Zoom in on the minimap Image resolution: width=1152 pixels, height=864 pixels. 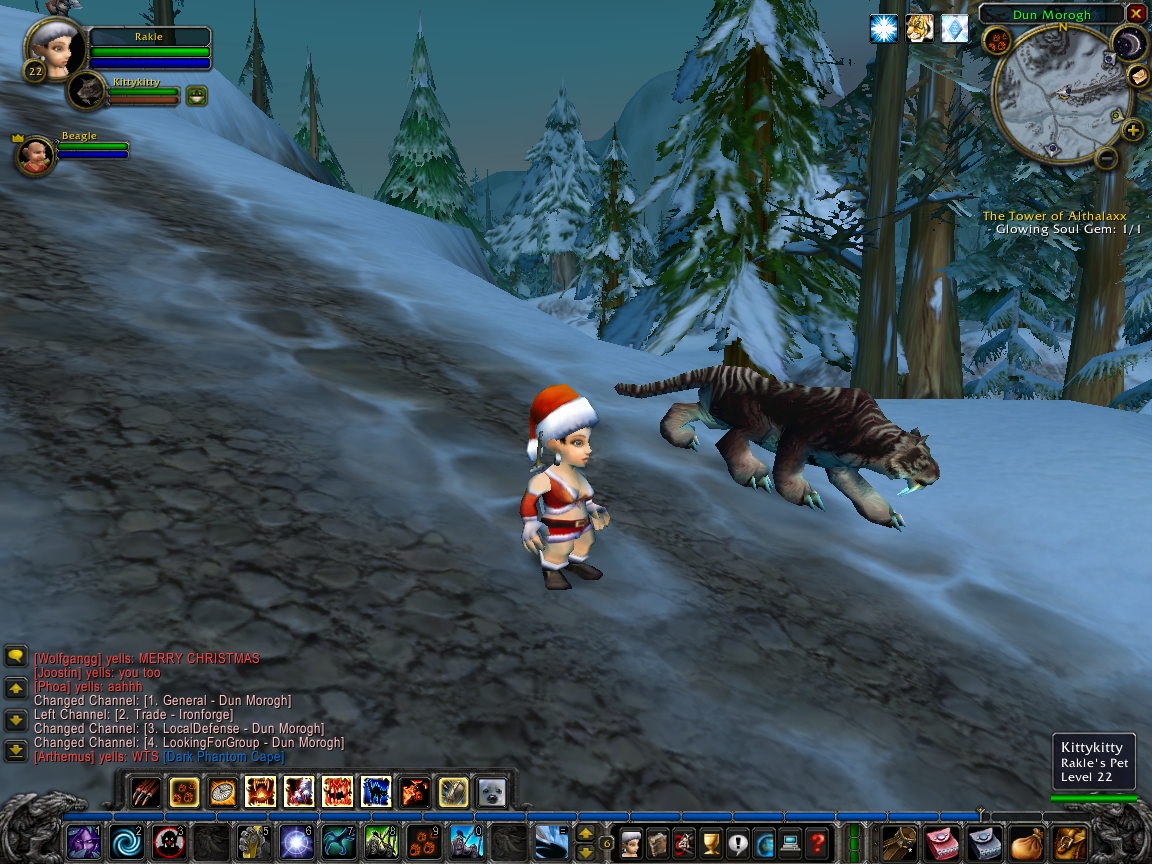1132,130
